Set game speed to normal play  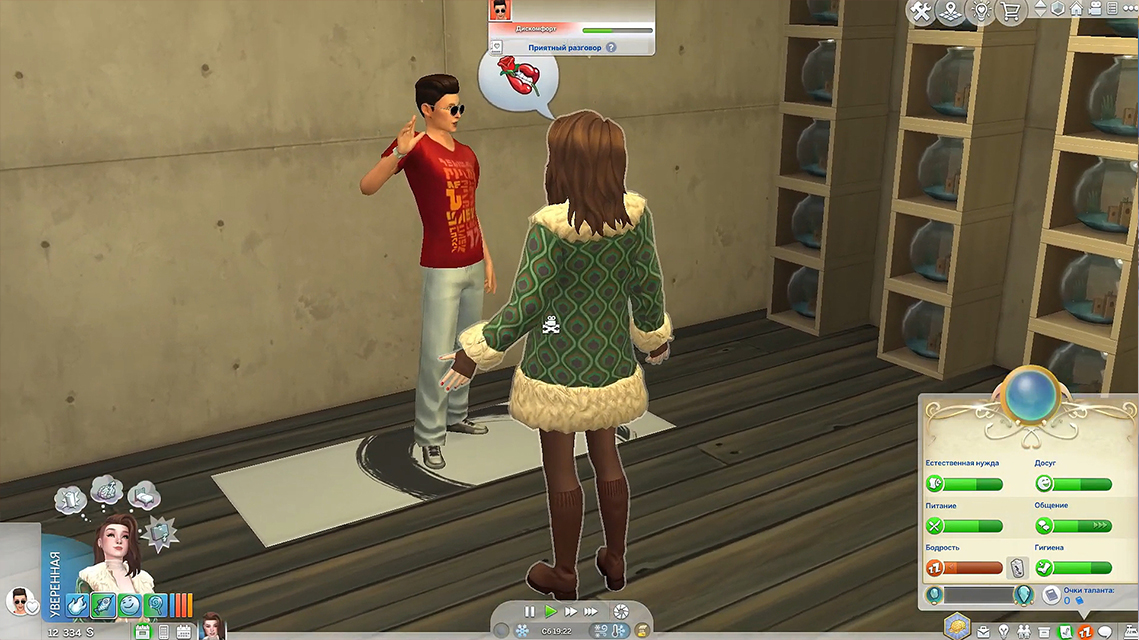550,611
